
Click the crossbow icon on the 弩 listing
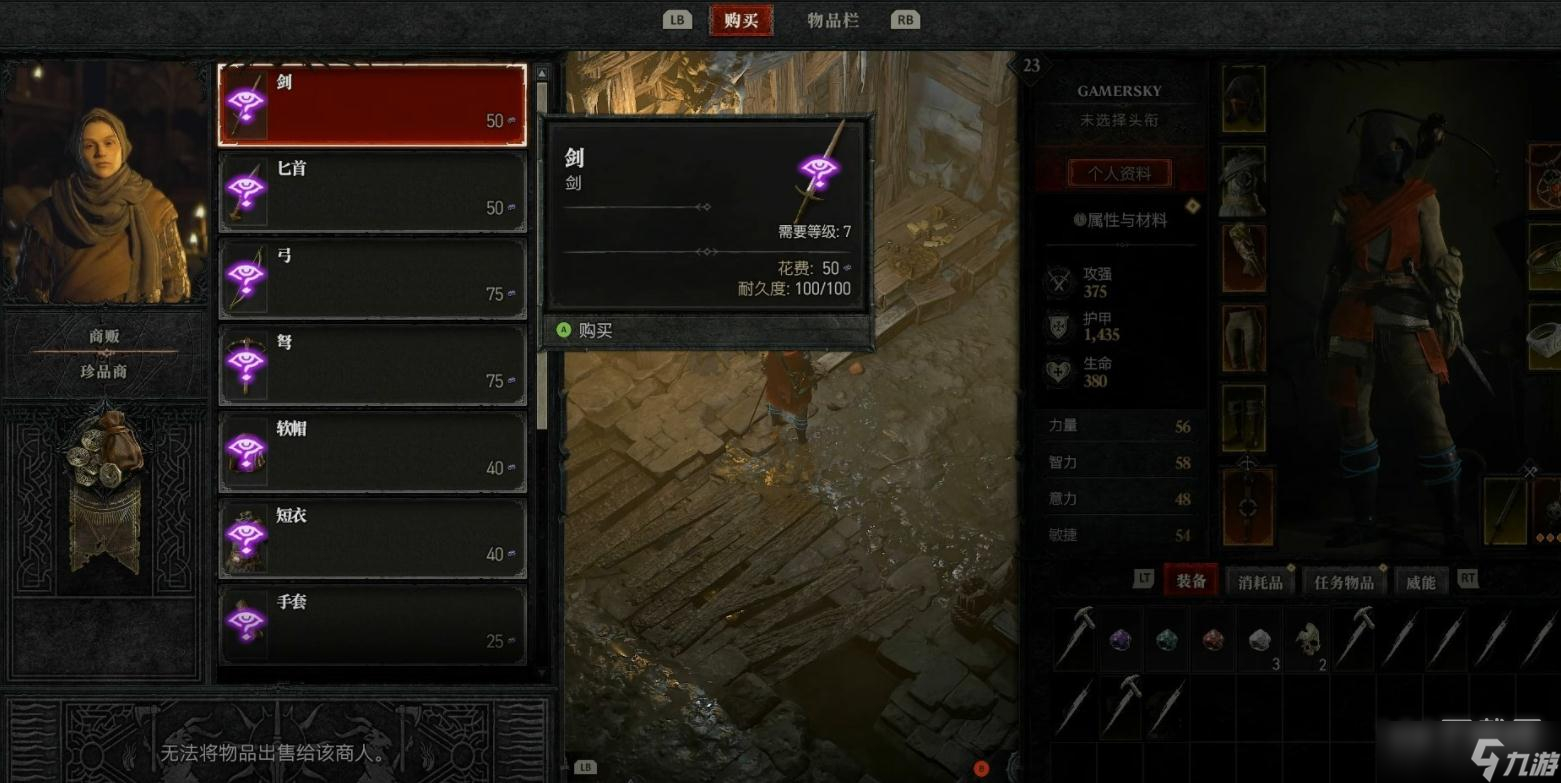(x=248, y=362)
